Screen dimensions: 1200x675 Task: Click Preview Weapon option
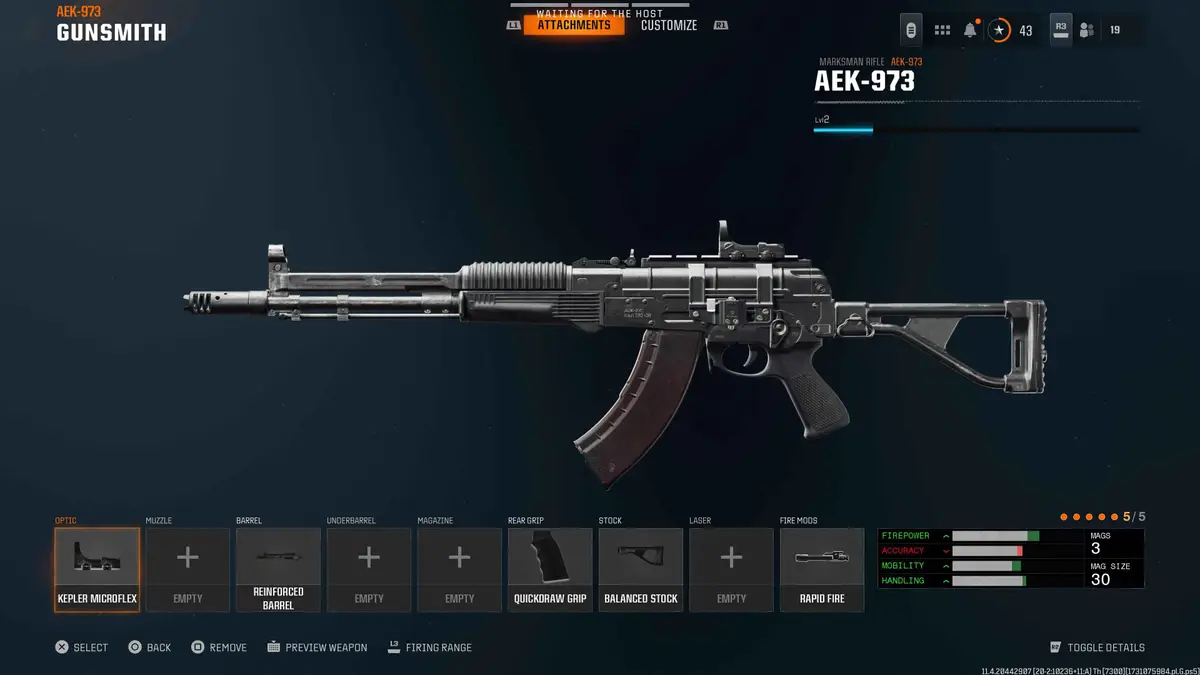(x=317, y=648)
